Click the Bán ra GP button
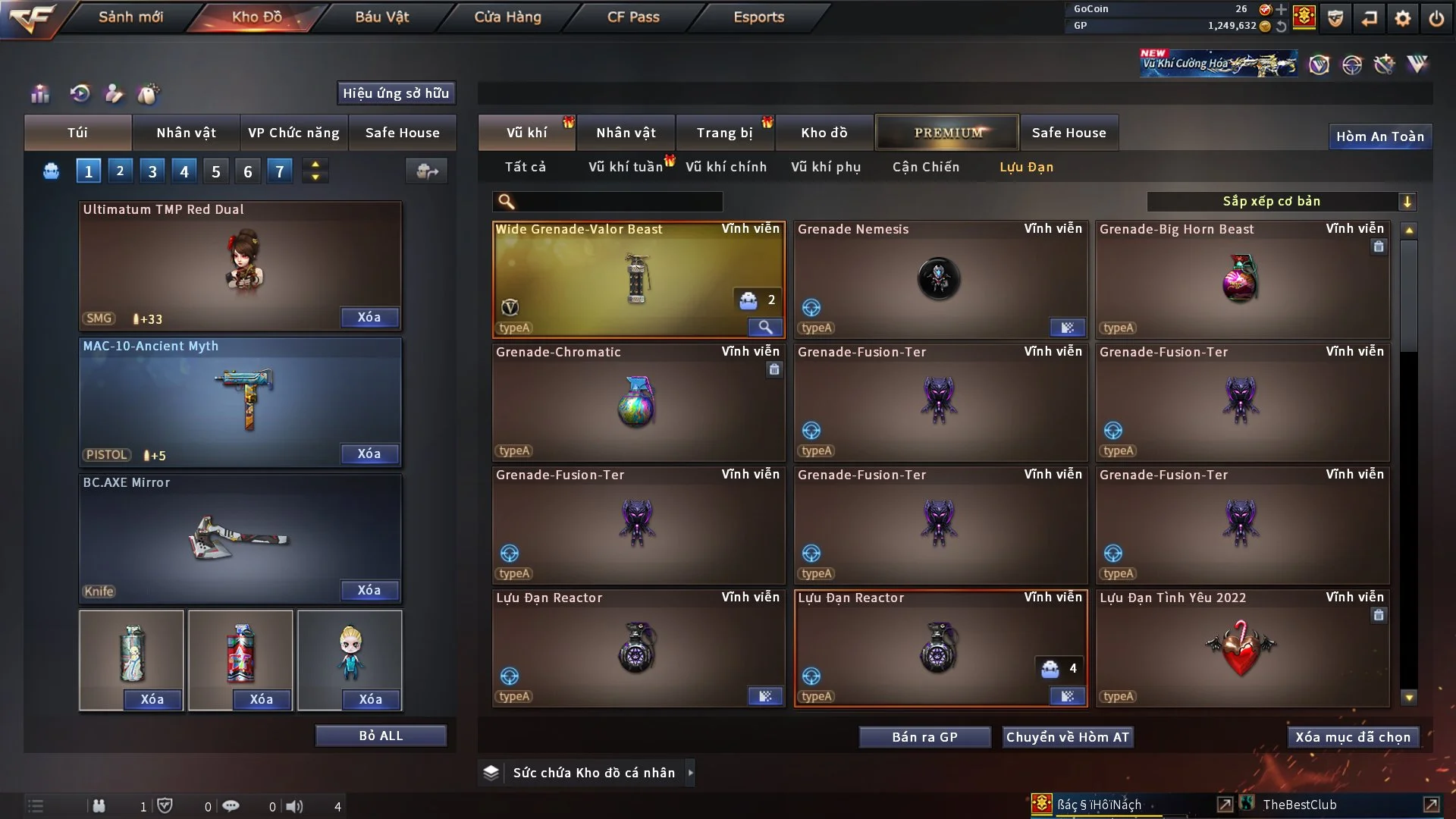This screenshot has width=1456, height=819. [x=924, y=736]
